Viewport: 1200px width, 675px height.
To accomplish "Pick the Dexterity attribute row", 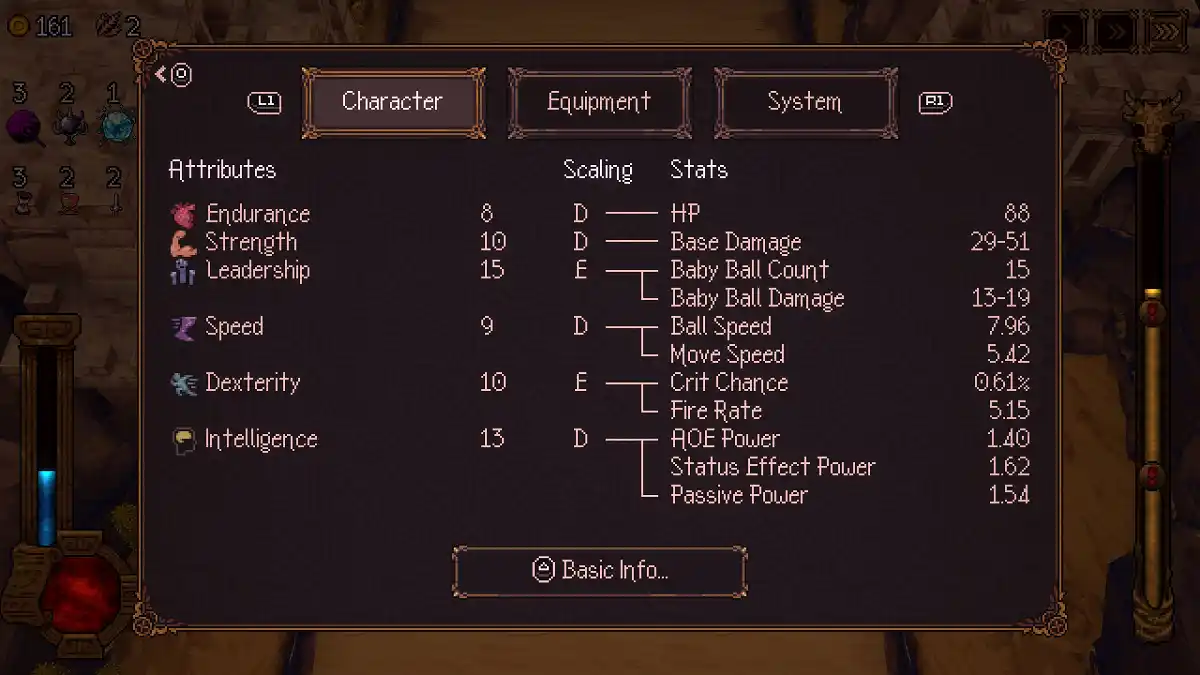I will coord(252,382).
